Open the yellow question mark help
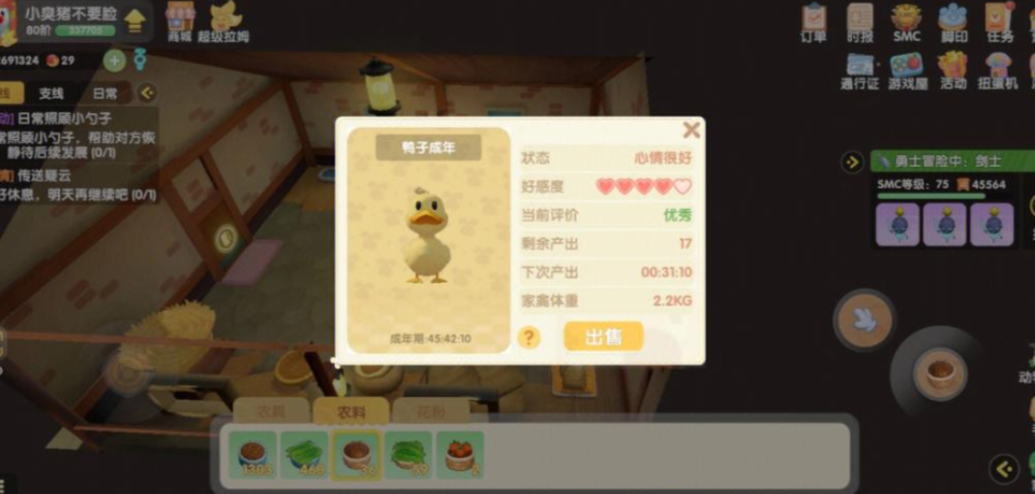The width and height of the screenshot is (1035, 494). [x=531, y=337]
